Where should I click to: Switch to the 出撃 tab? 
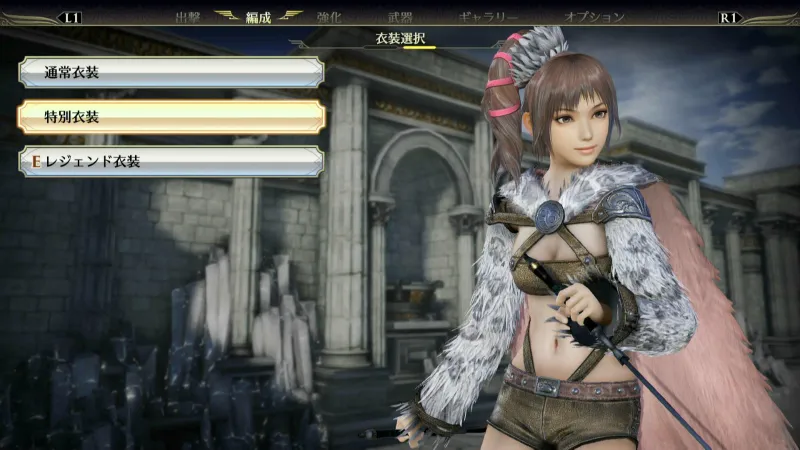(188, 17)
